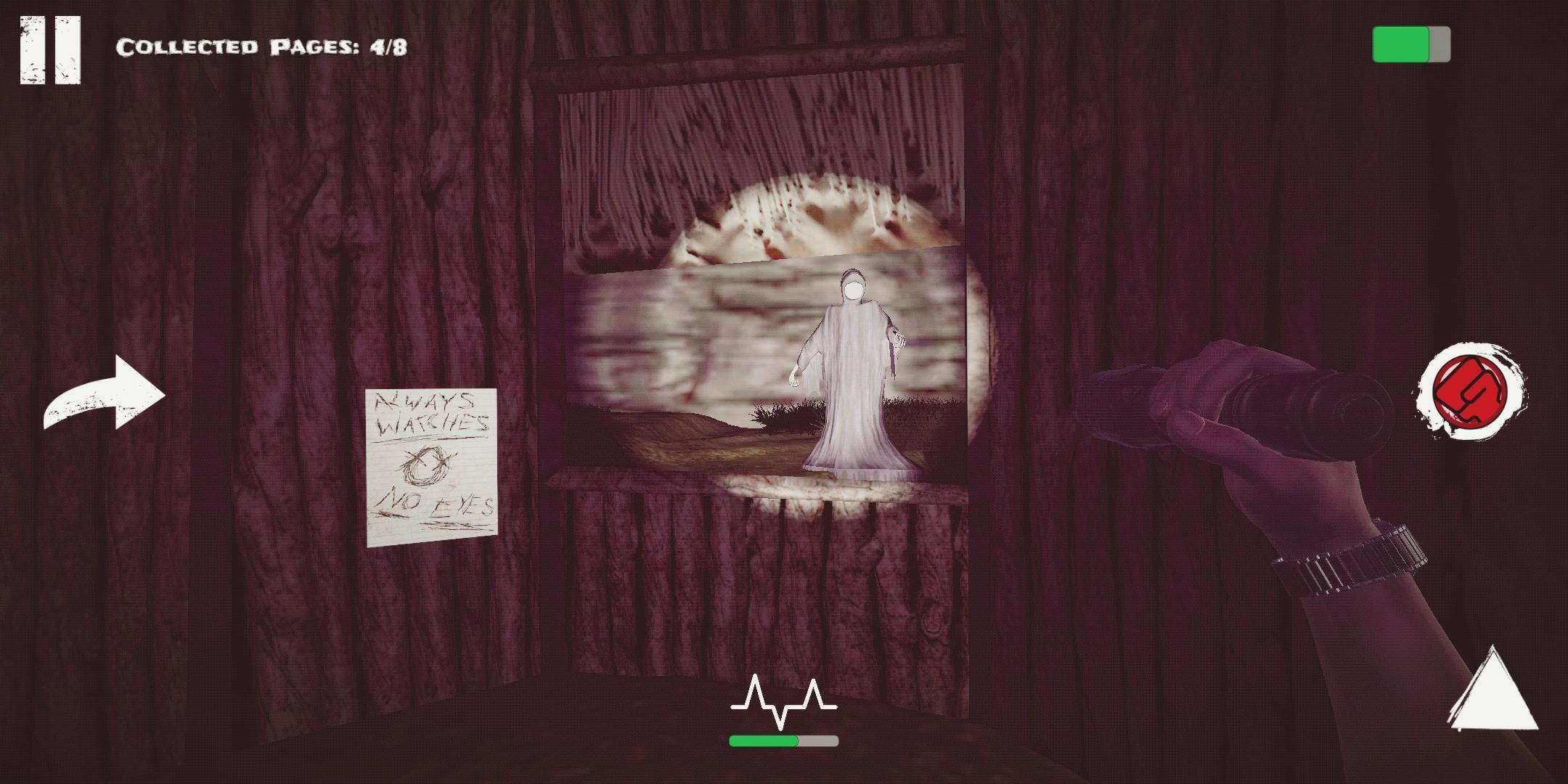
Task: Pause the game with the pause button
Action: pos(50,49)
